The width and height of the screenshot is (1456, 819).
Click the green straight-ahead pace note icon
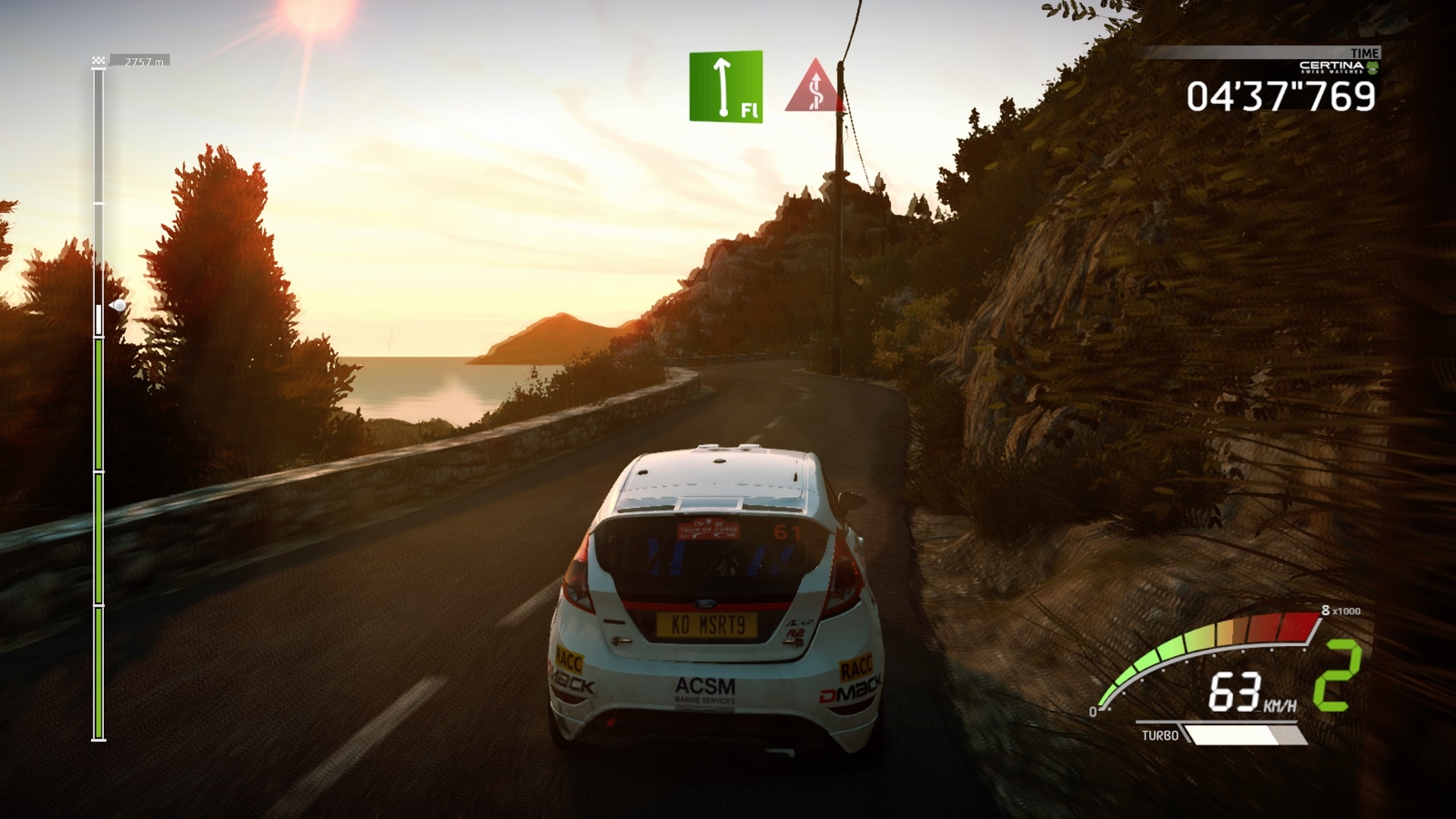[726, 86]
